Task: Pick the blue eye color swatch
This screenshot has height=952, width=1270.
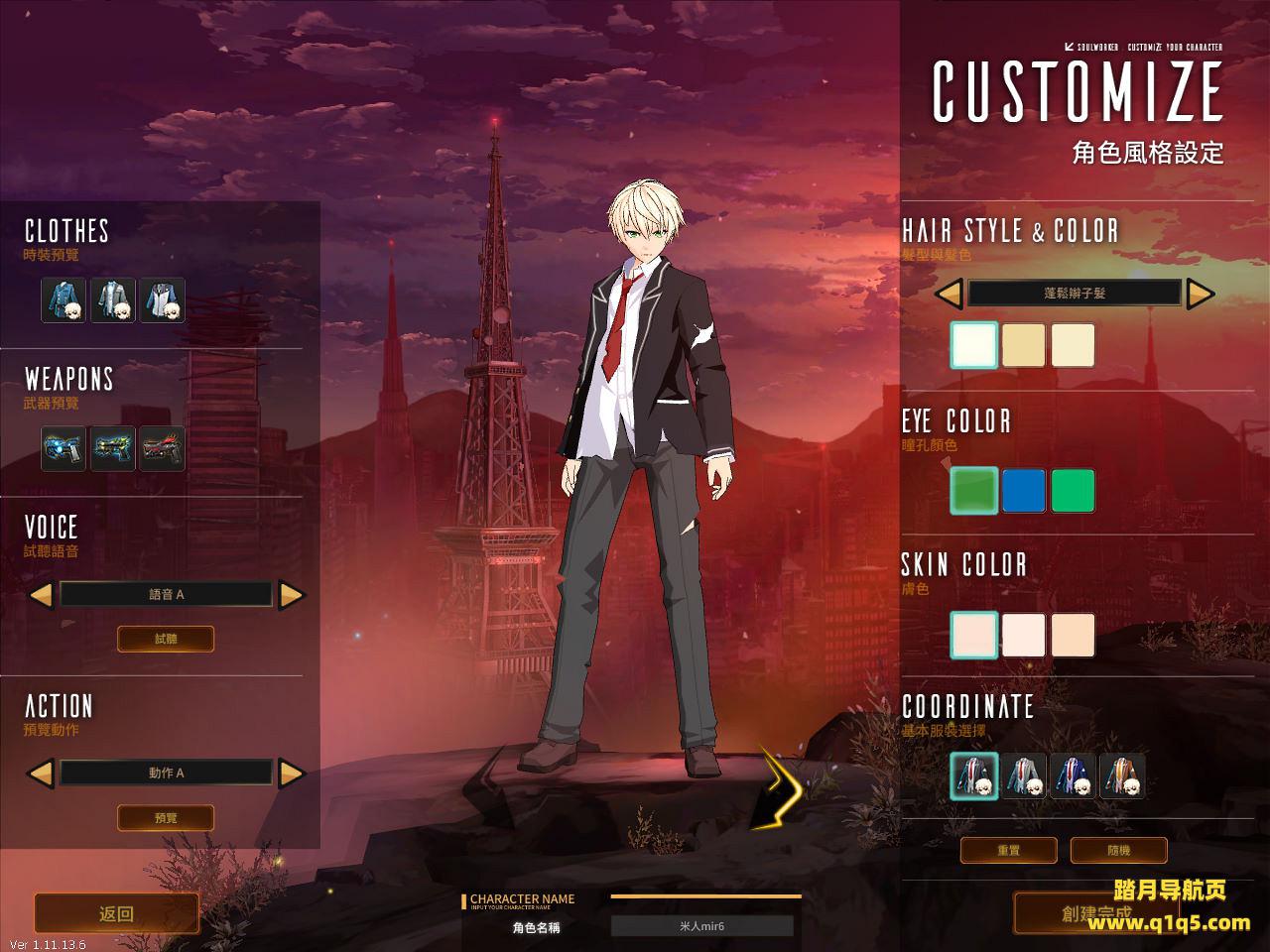Action: point(1024,491)
